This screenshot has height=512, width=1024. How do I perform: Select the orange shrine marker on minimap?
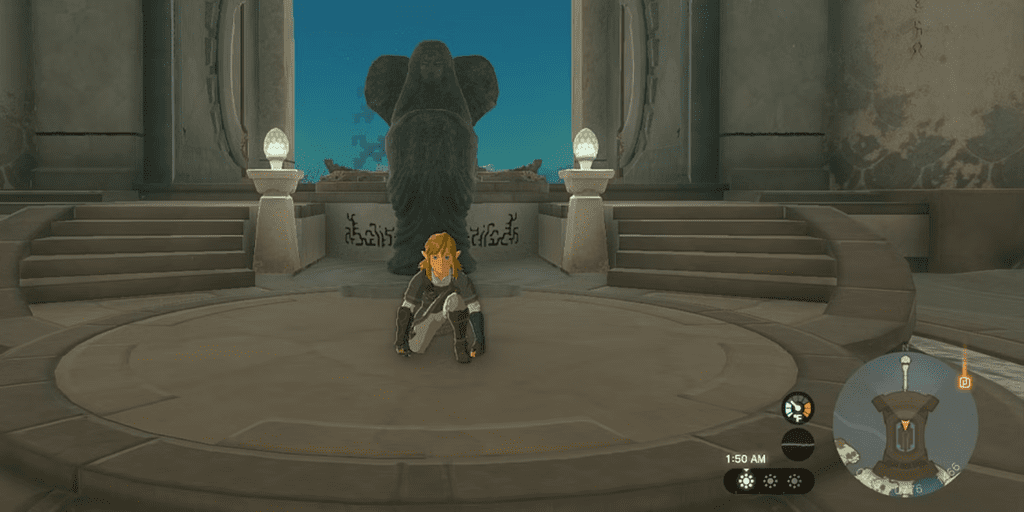point(965,381)
